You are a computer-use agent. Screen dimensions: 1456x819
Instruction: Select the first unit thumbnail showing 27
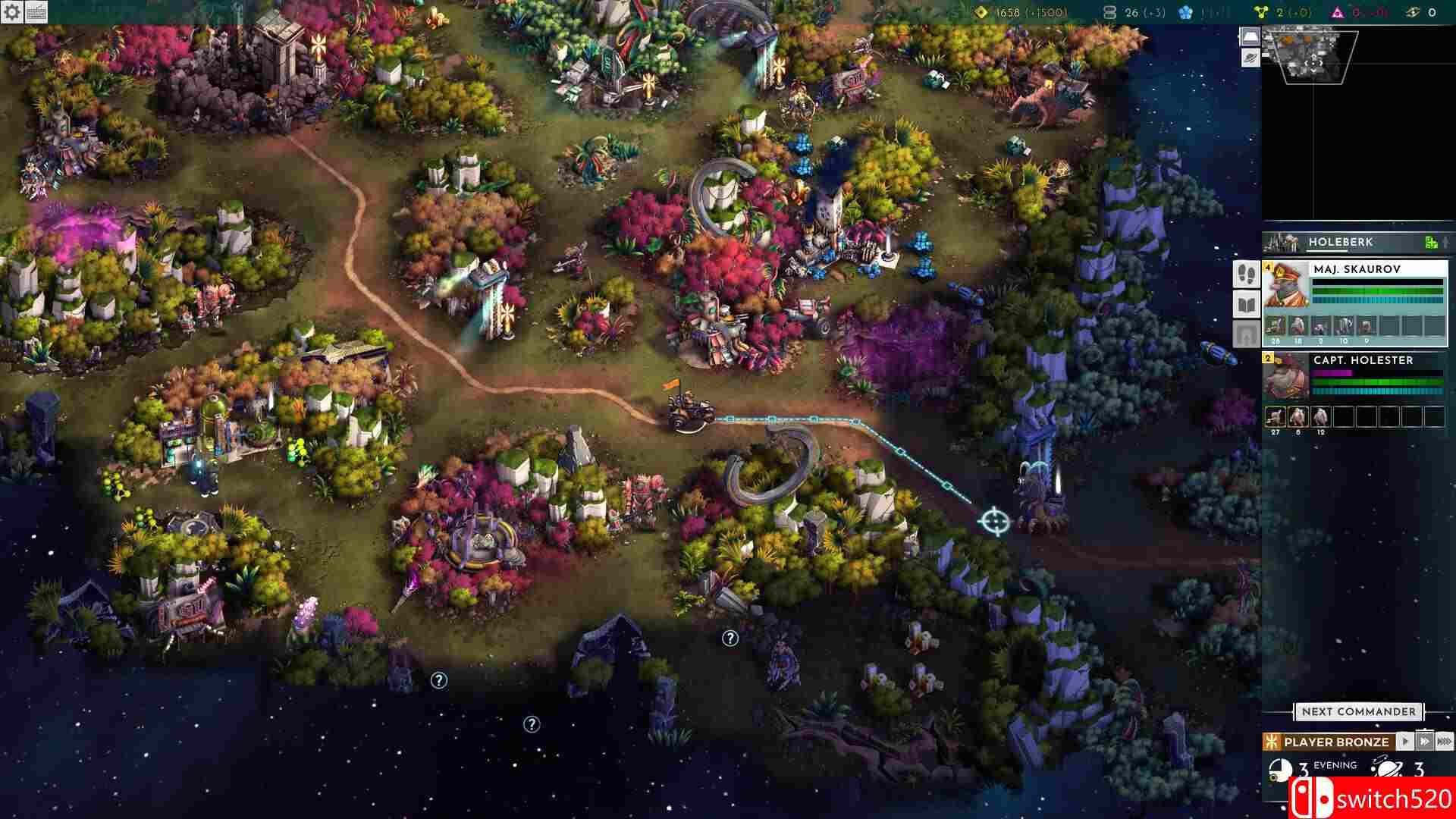click(x=1276, y=416)
